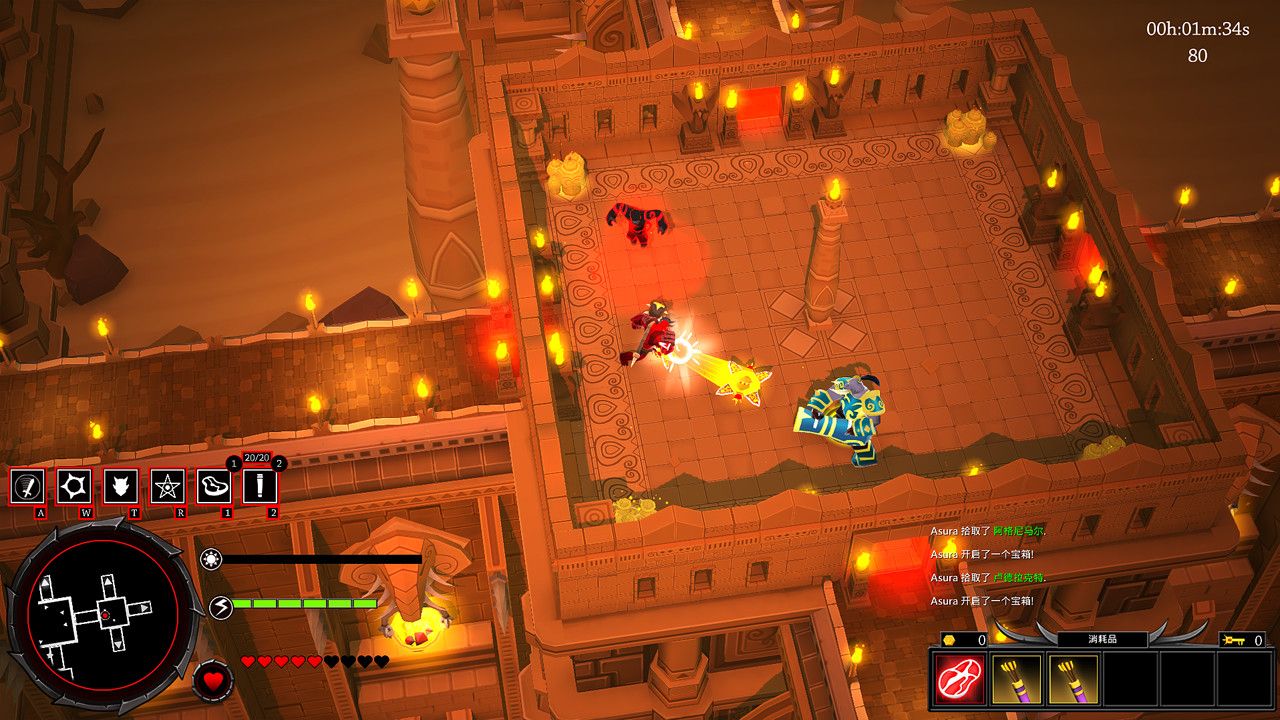Image resolution: width=1280 pixels, height=720 pixels.
Task: Click the lightning icon beside the stamina bar
Action: point(221,606)
